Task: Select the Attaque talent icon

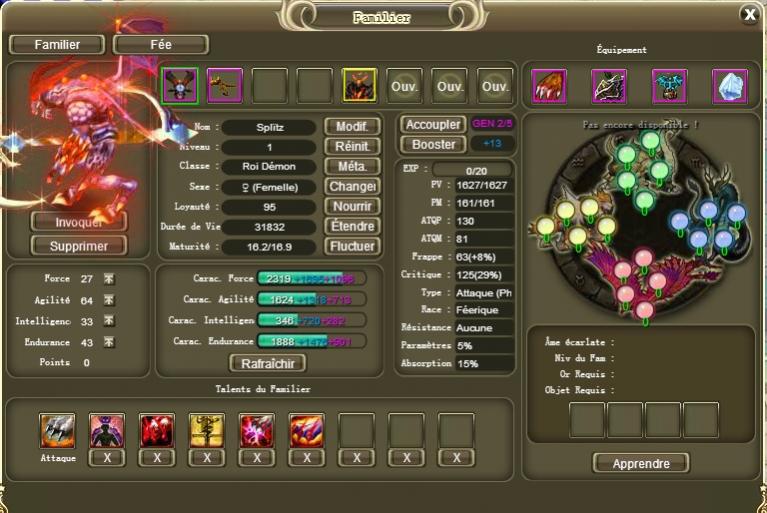Action: [x=57, y=430]
